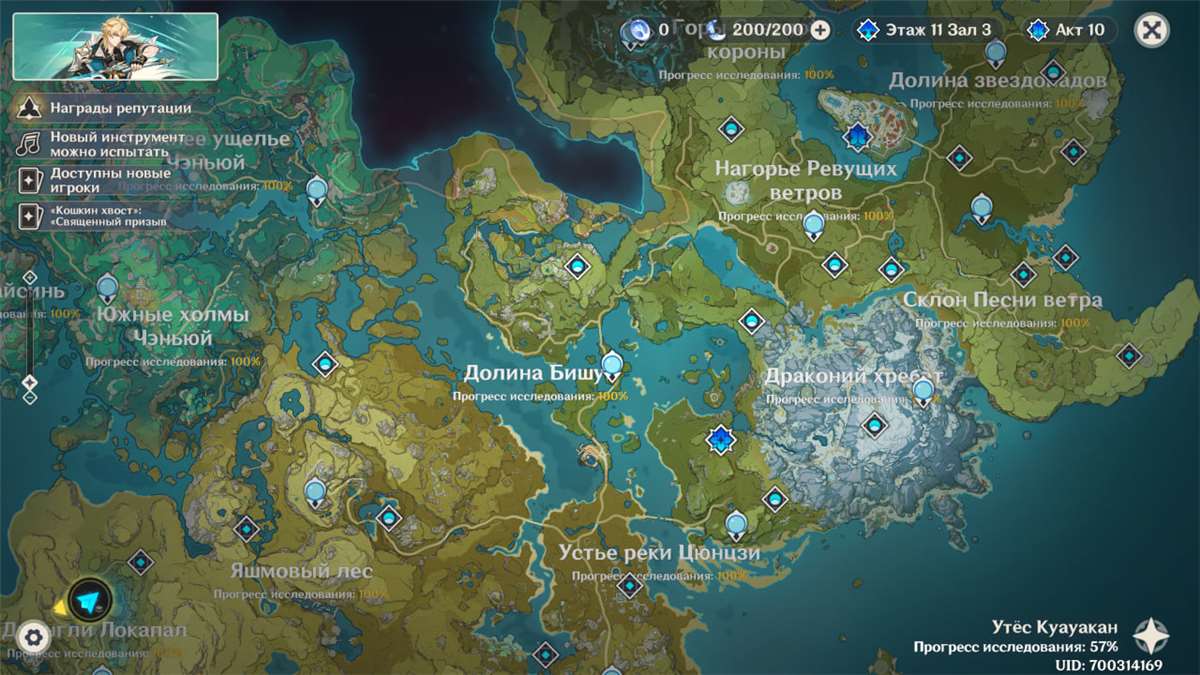
Task: Select the blue arrow player location marker
Action: pyautogui.click(x=91, y=600)
